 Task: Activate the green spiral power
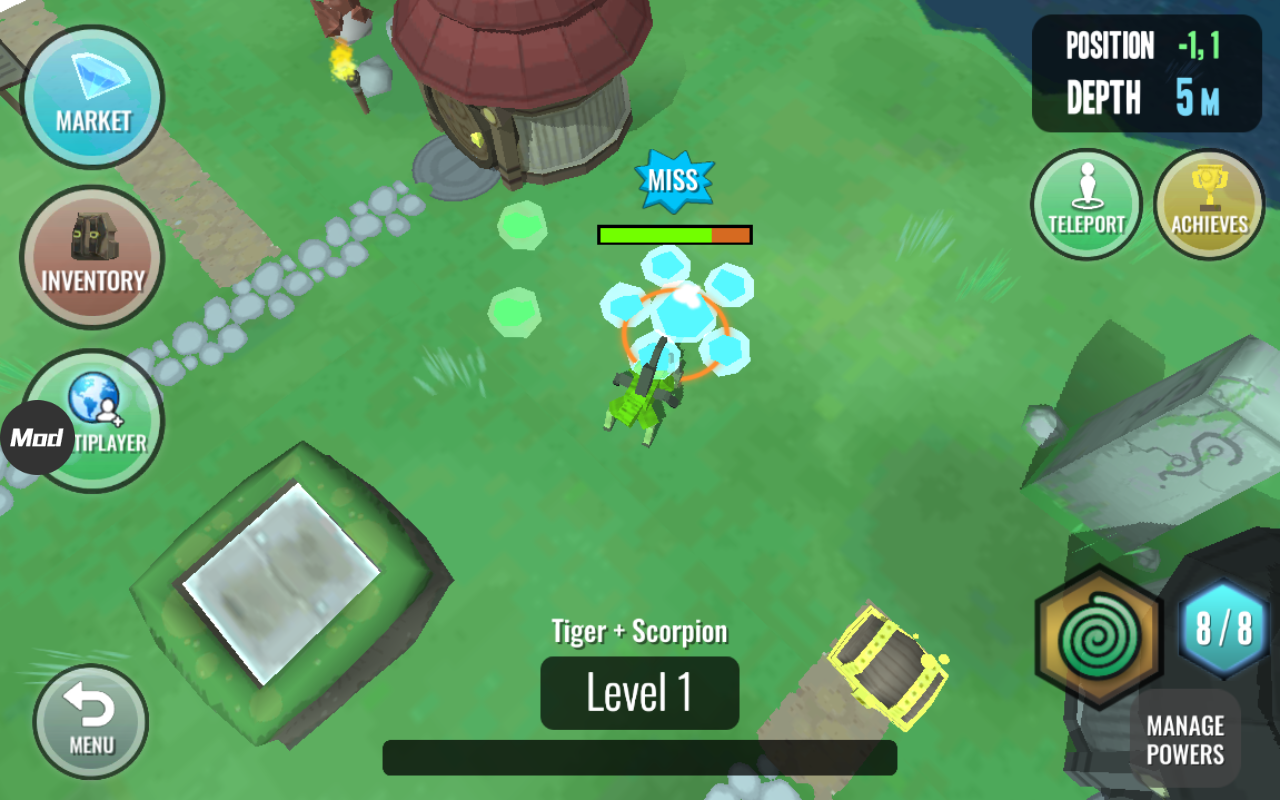(1099, 636)
